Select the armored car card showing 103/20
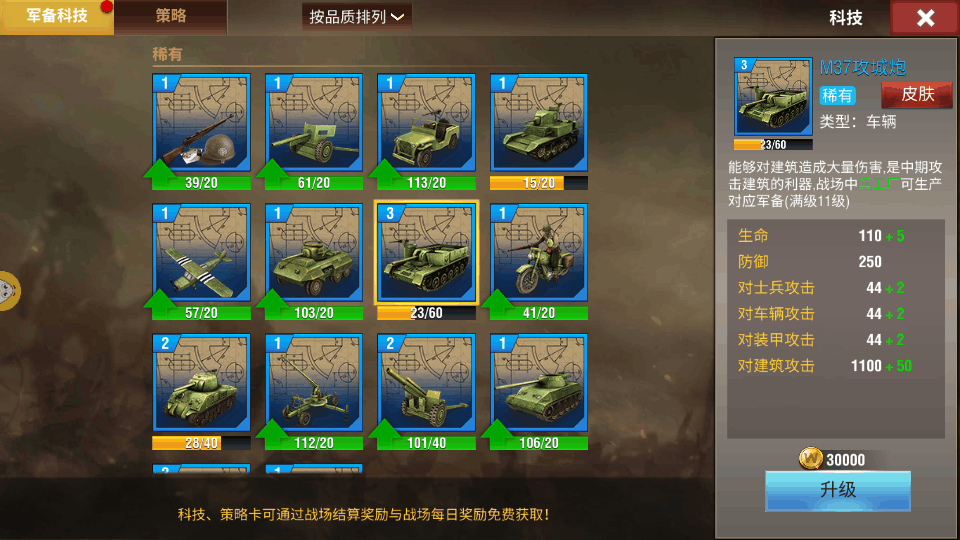Viewport: 960px width, 540px height. click(x=314, y=254)
